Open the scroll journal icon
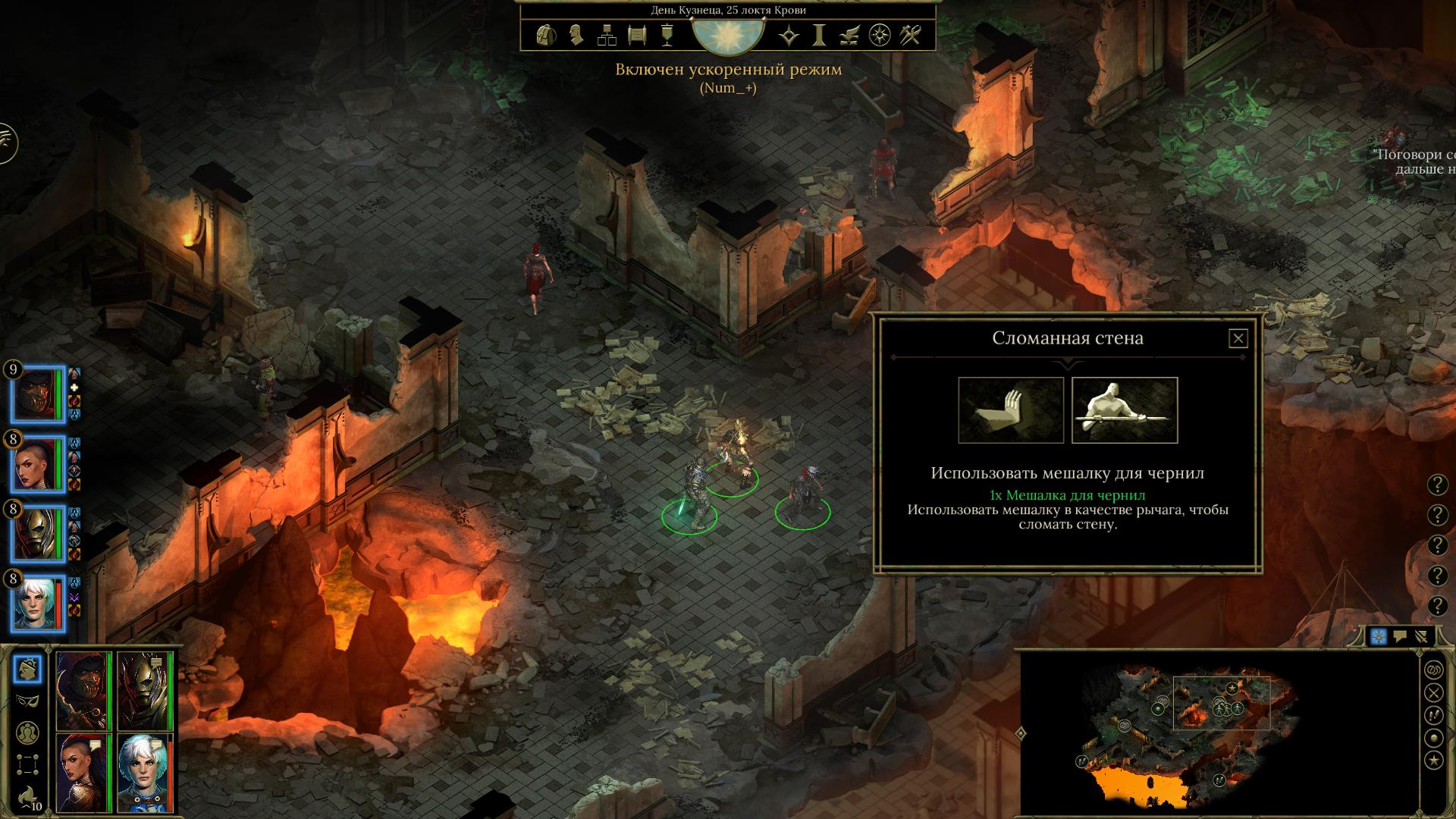This screenshot has height=819, width=1456. click(637, 35)
